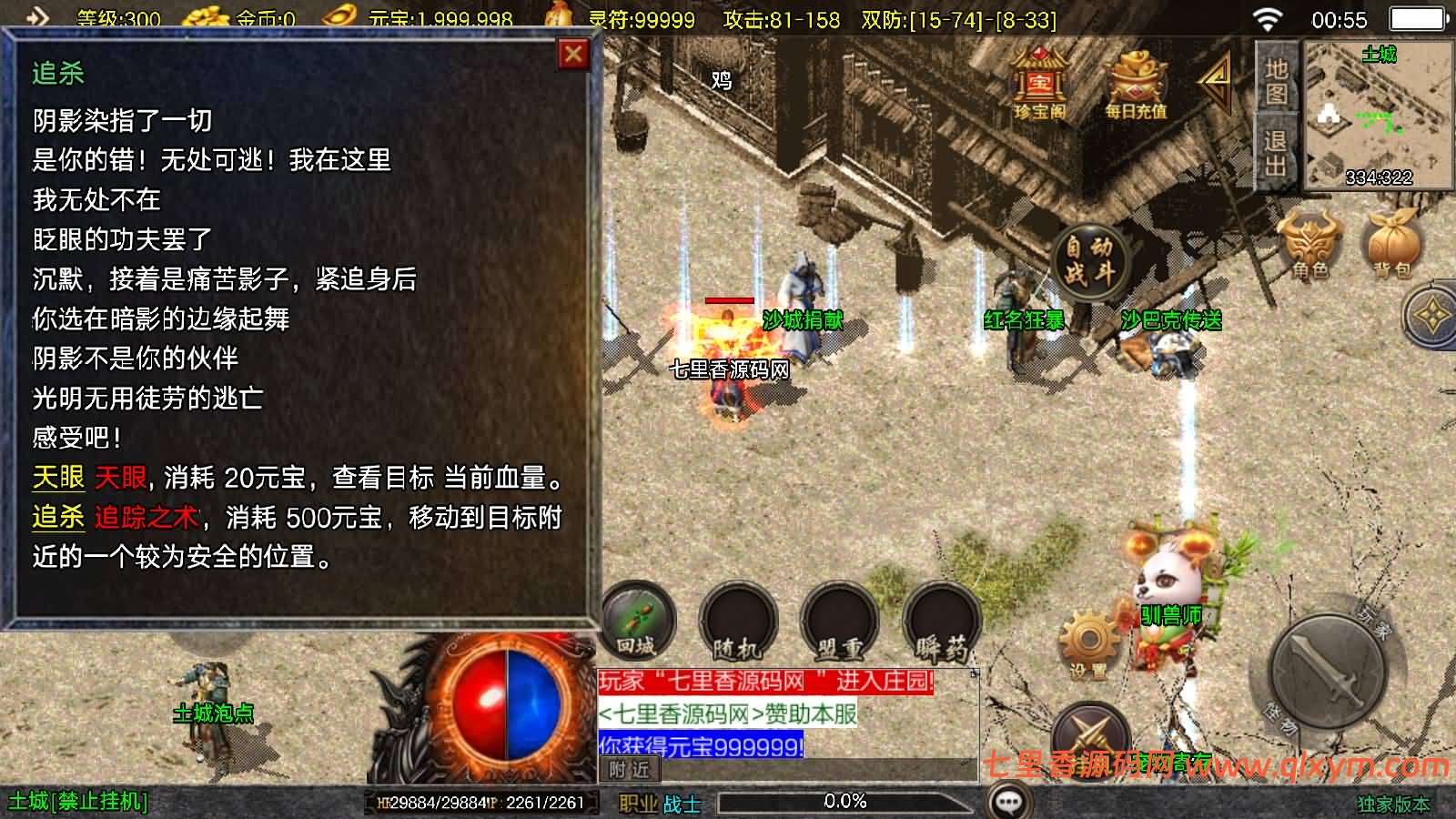Click the 沙巴克传送 teleport button

1174,320
